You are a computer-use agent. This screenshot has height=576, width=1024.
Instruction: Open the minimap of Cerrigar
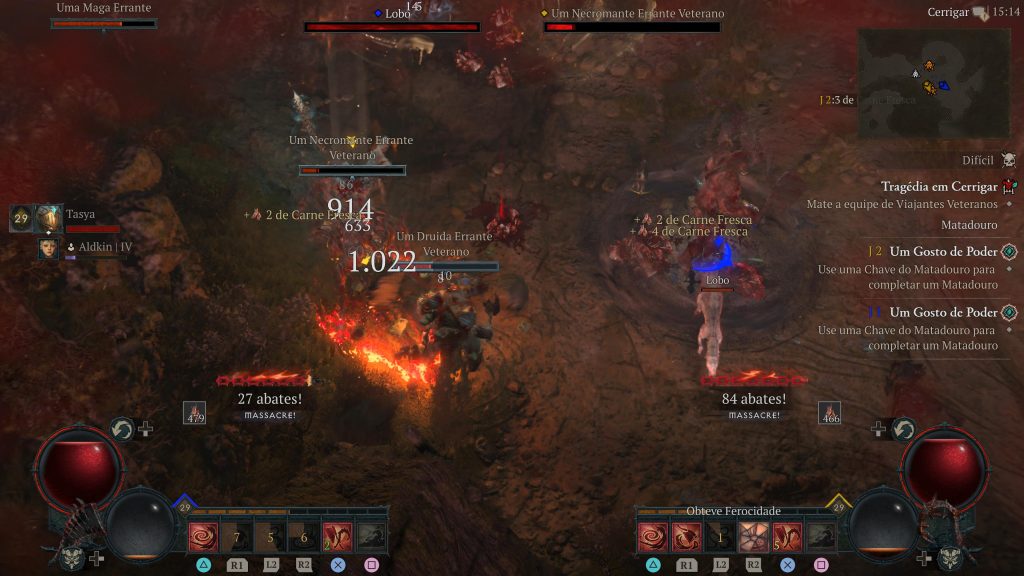[x=932, y=82]
